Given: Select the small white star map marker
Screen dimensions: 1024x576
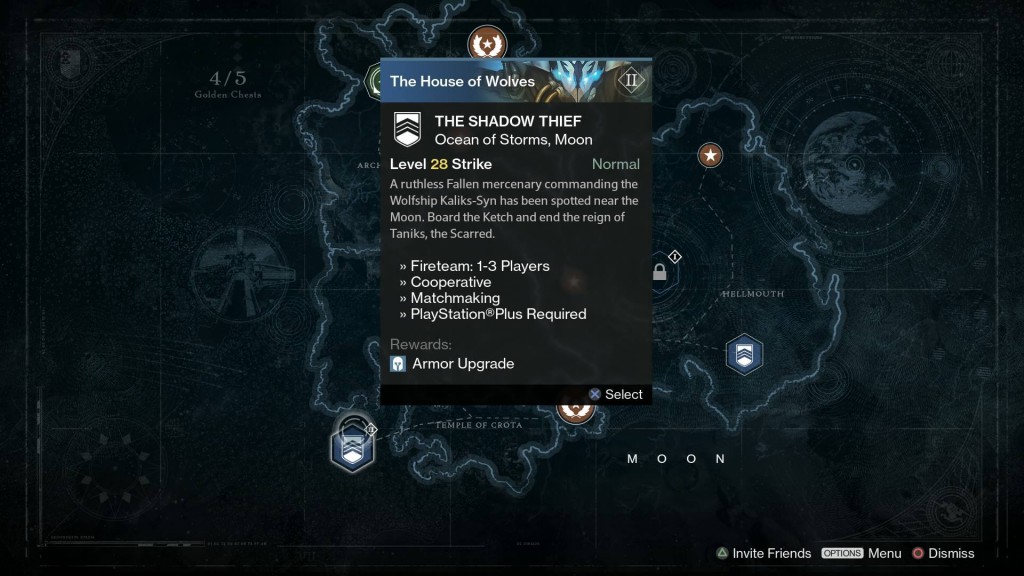Looking at the screenshot, I should click(x=710, y=155).
